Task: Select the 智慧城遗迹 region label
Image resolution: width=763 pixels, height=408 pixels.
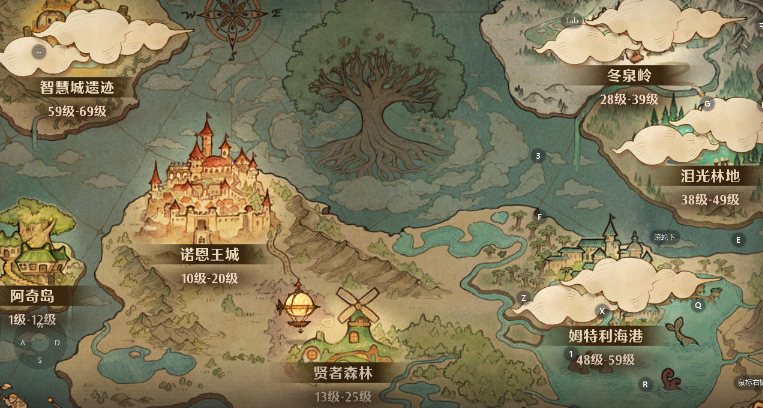Action: [x=77, y=87]
